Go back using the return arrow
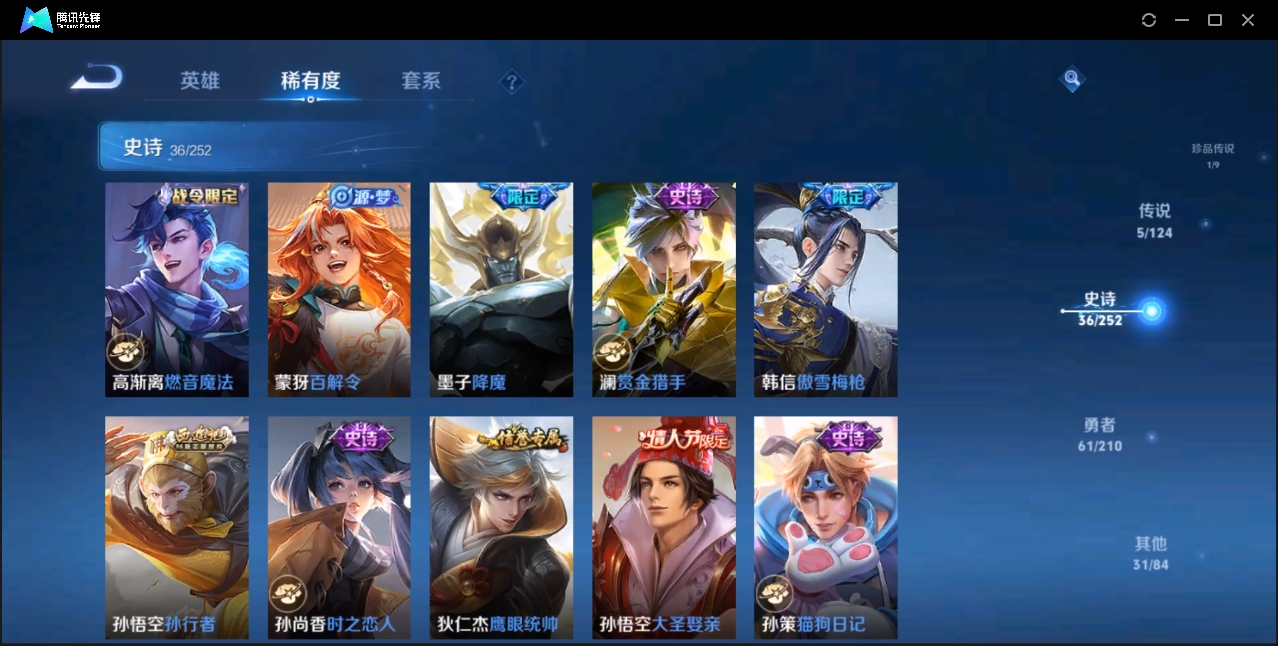 96,77
